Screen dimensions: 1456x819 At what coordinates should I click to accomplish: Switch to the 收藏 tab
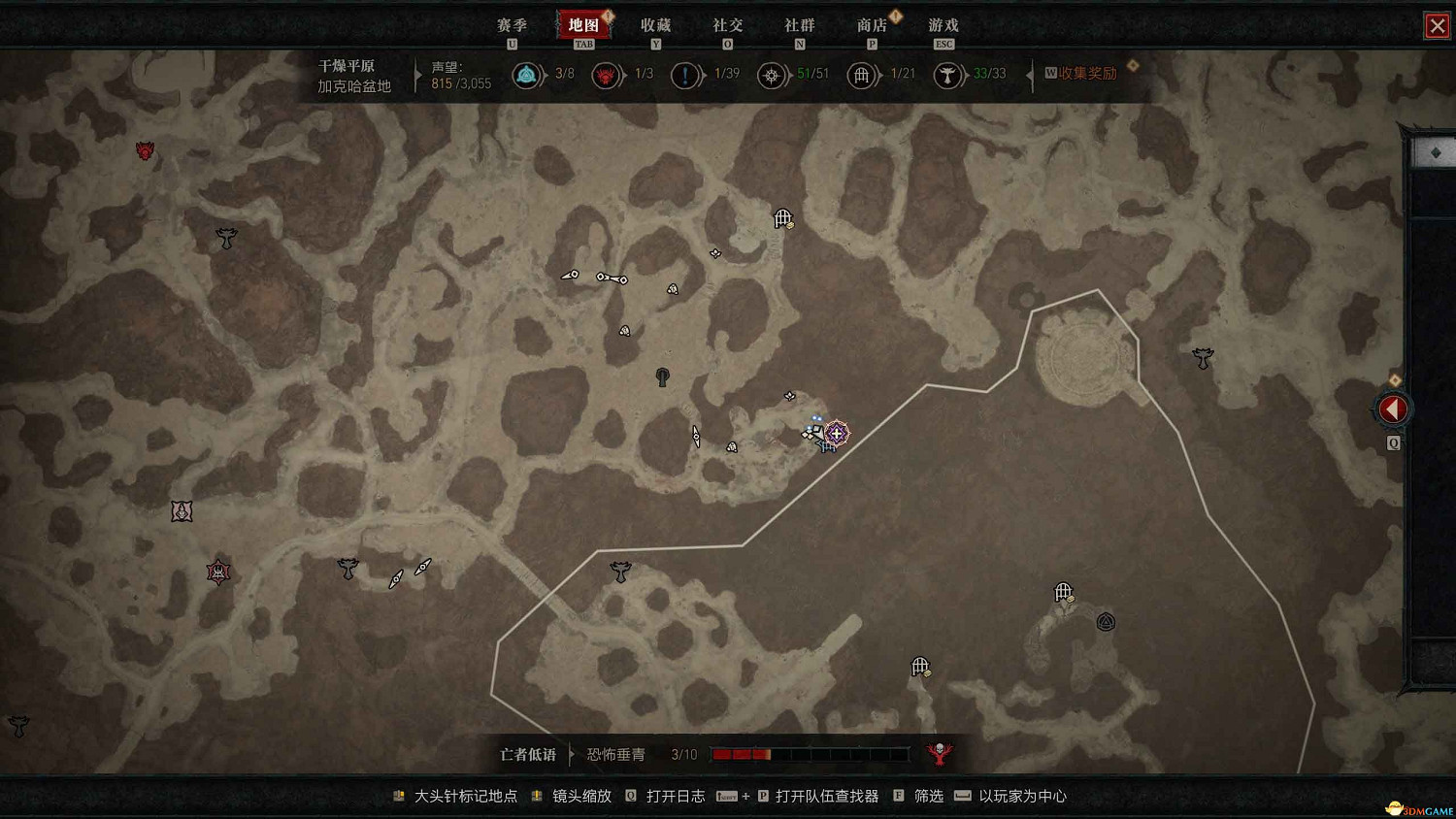pos(656,26)
